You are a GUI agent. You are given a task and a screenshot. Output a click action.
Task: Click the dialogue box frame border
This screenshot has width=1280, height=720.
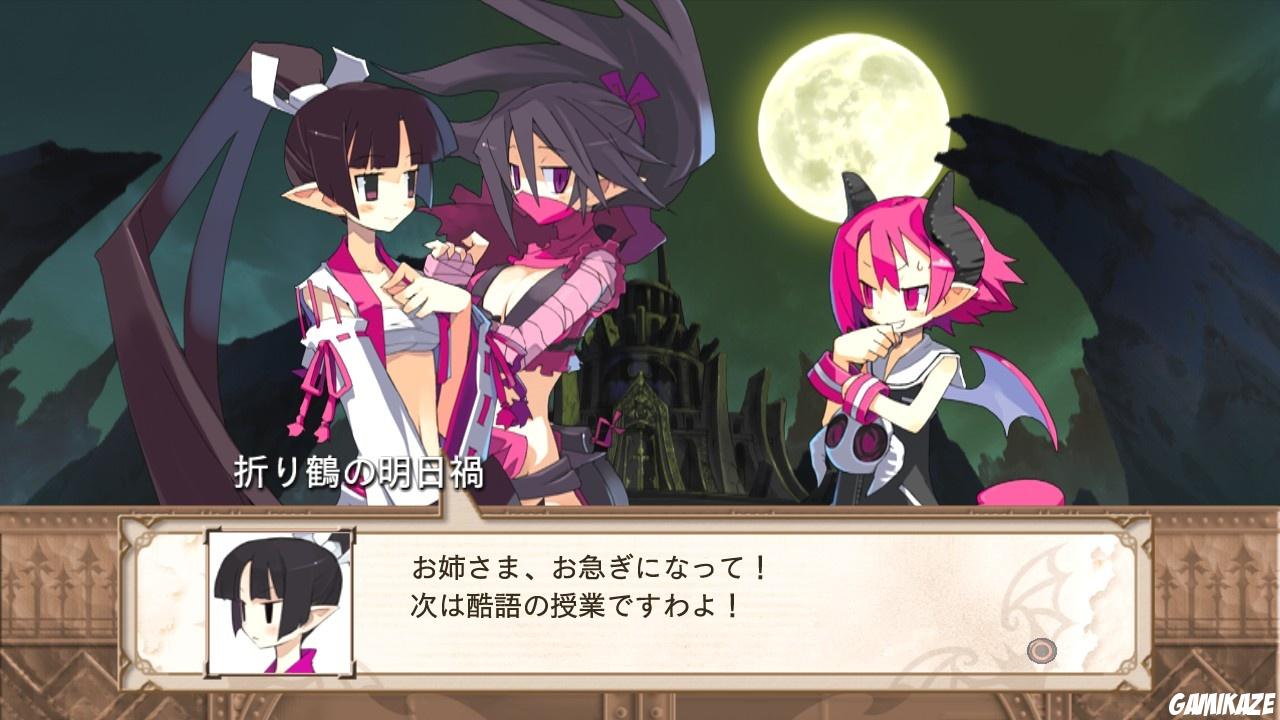tap(640, 524)
